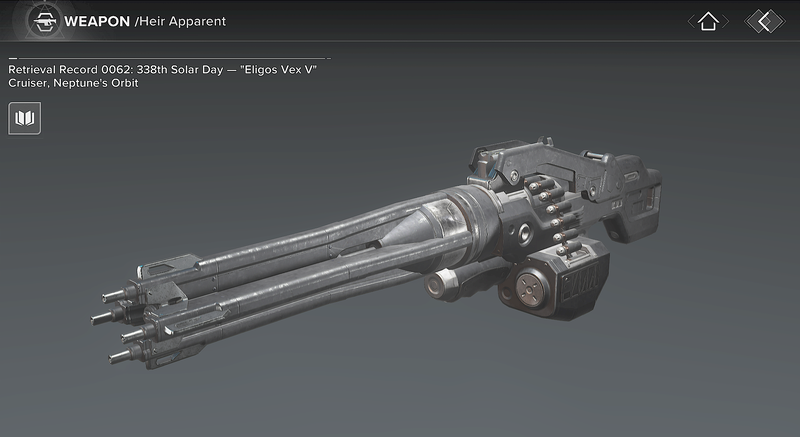Image resolution: width=800 pixels, height=437 pixels.
Task: Open the lore book icon
Action: click(25, 120)
